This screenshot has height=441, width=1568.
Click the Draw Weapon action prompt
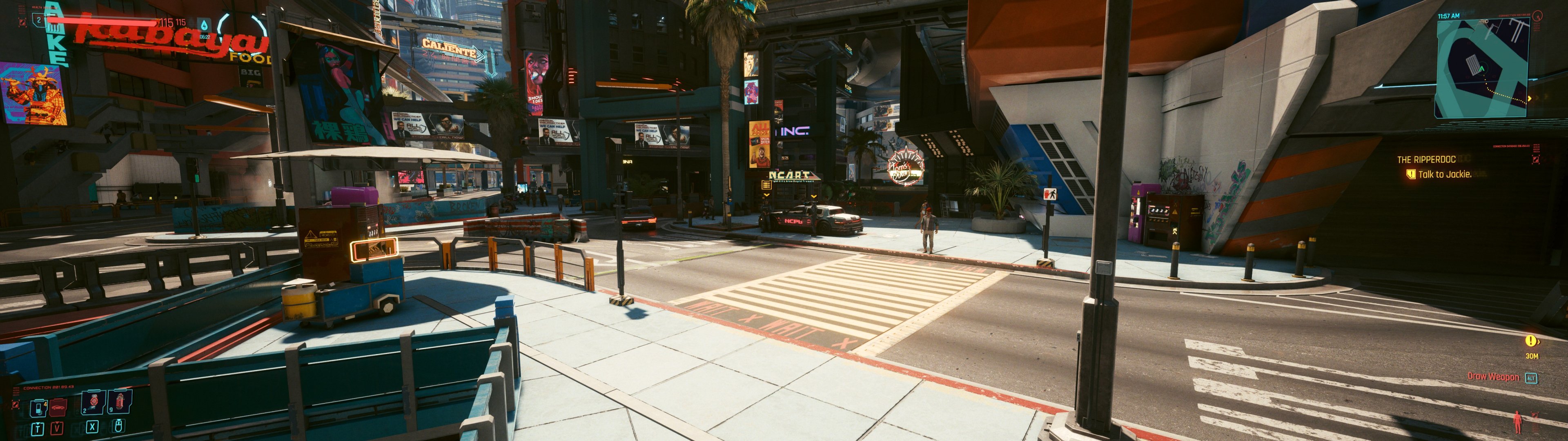tap(1493, 377)
